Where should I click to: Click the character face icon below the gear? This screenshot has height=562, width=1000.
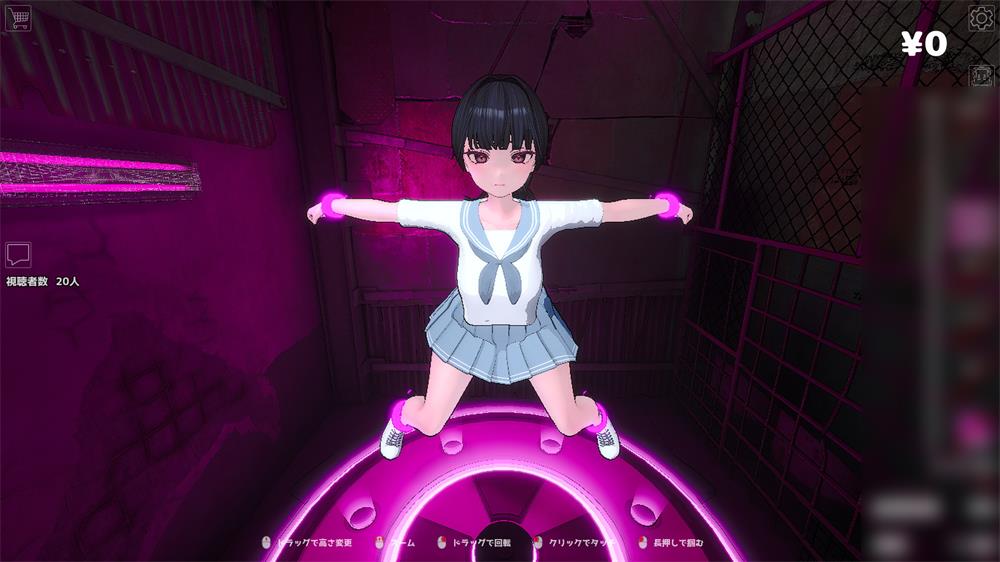point(980,74)
